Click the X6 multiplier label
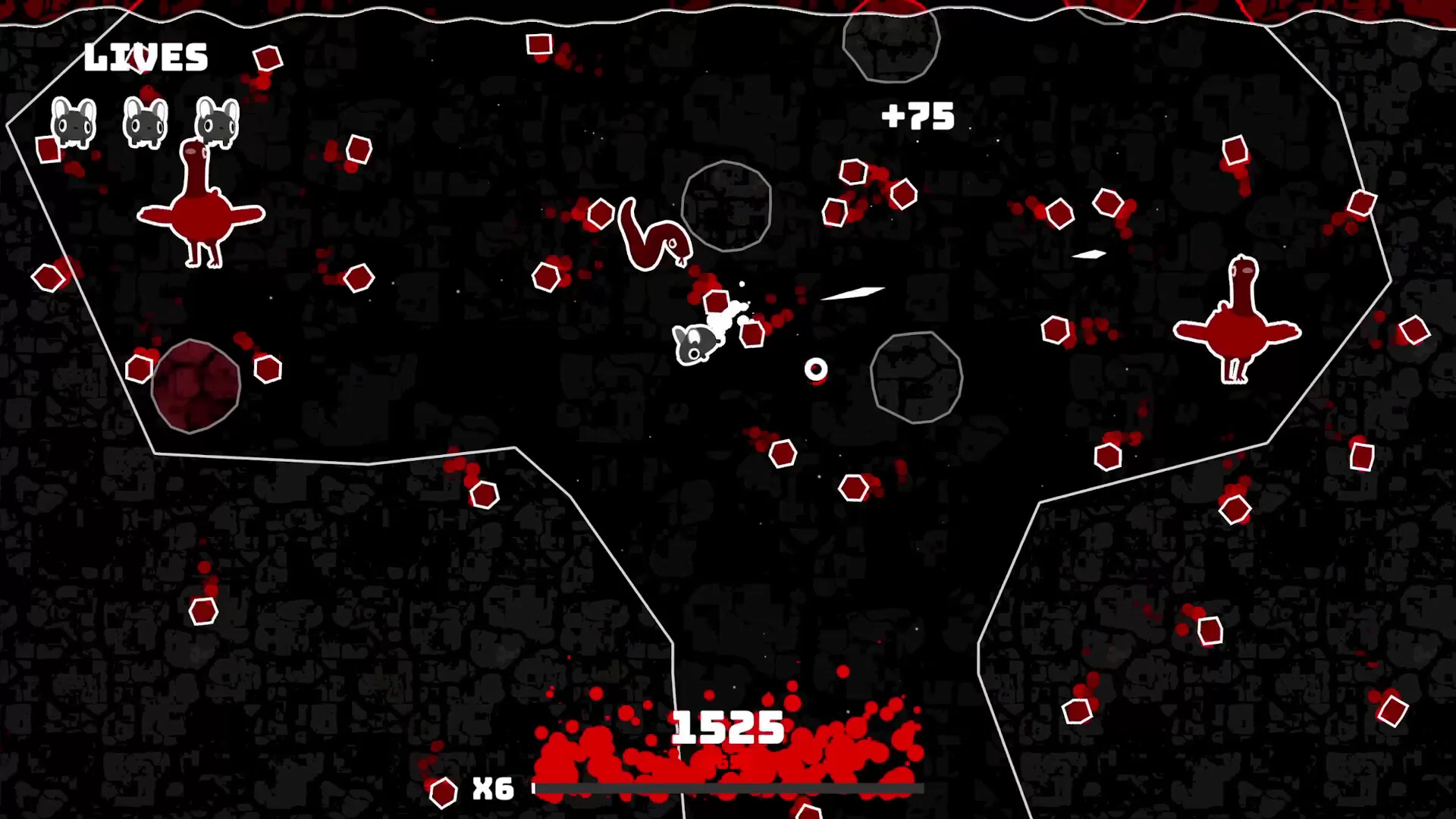 point(493,790)
